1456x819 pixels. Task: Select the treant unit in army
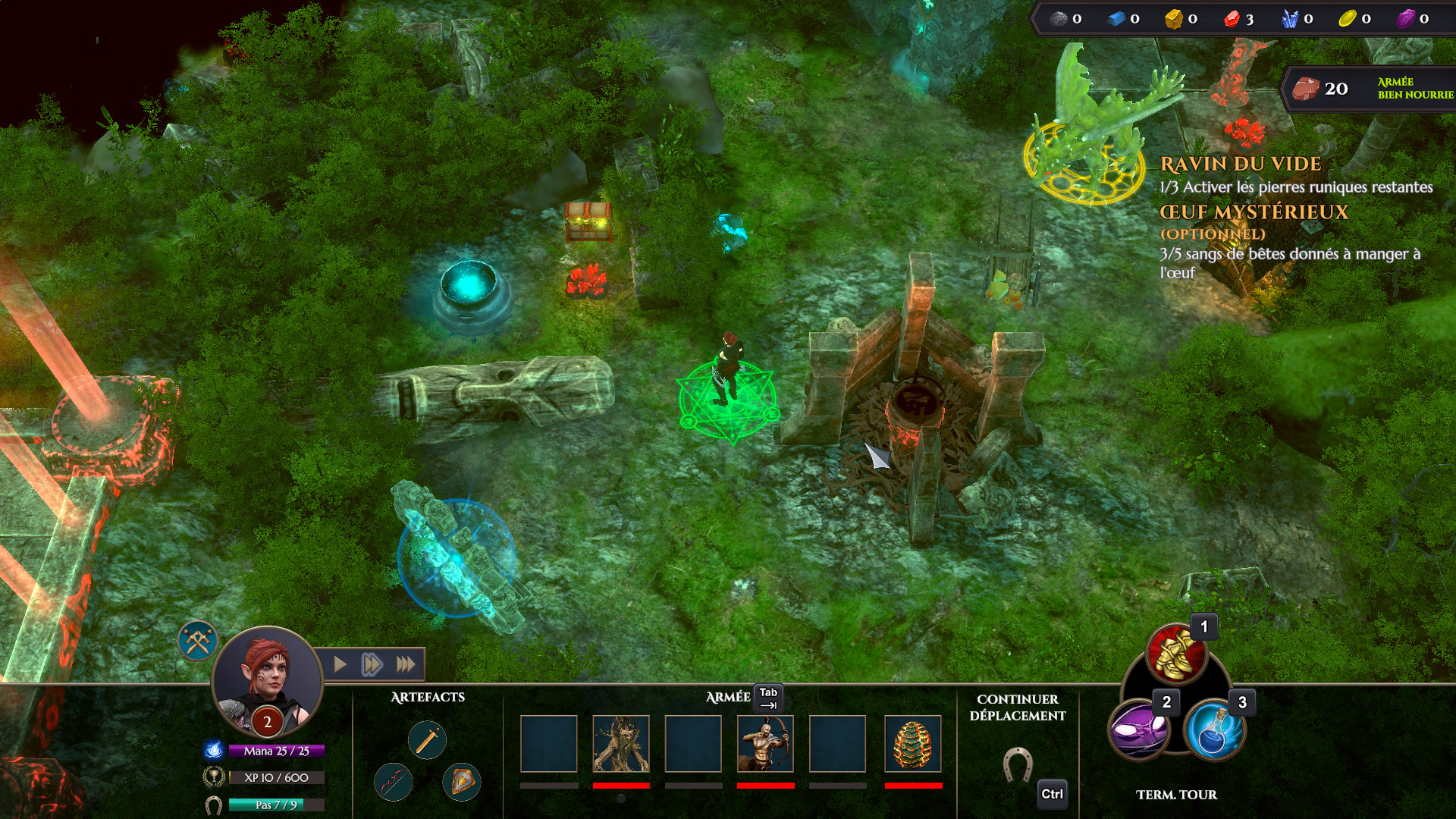tap(621, 744)
